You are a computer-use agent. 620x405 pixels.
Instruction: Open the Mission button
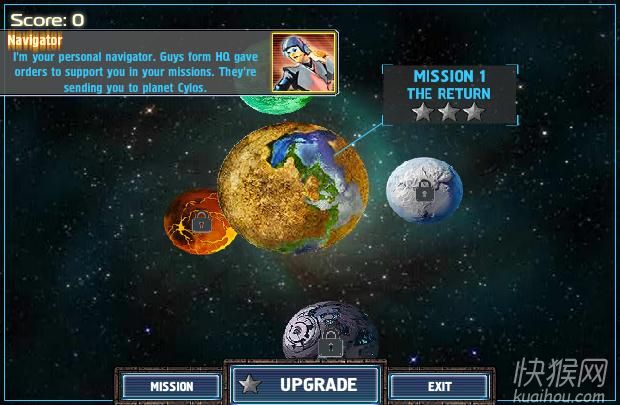171,386
